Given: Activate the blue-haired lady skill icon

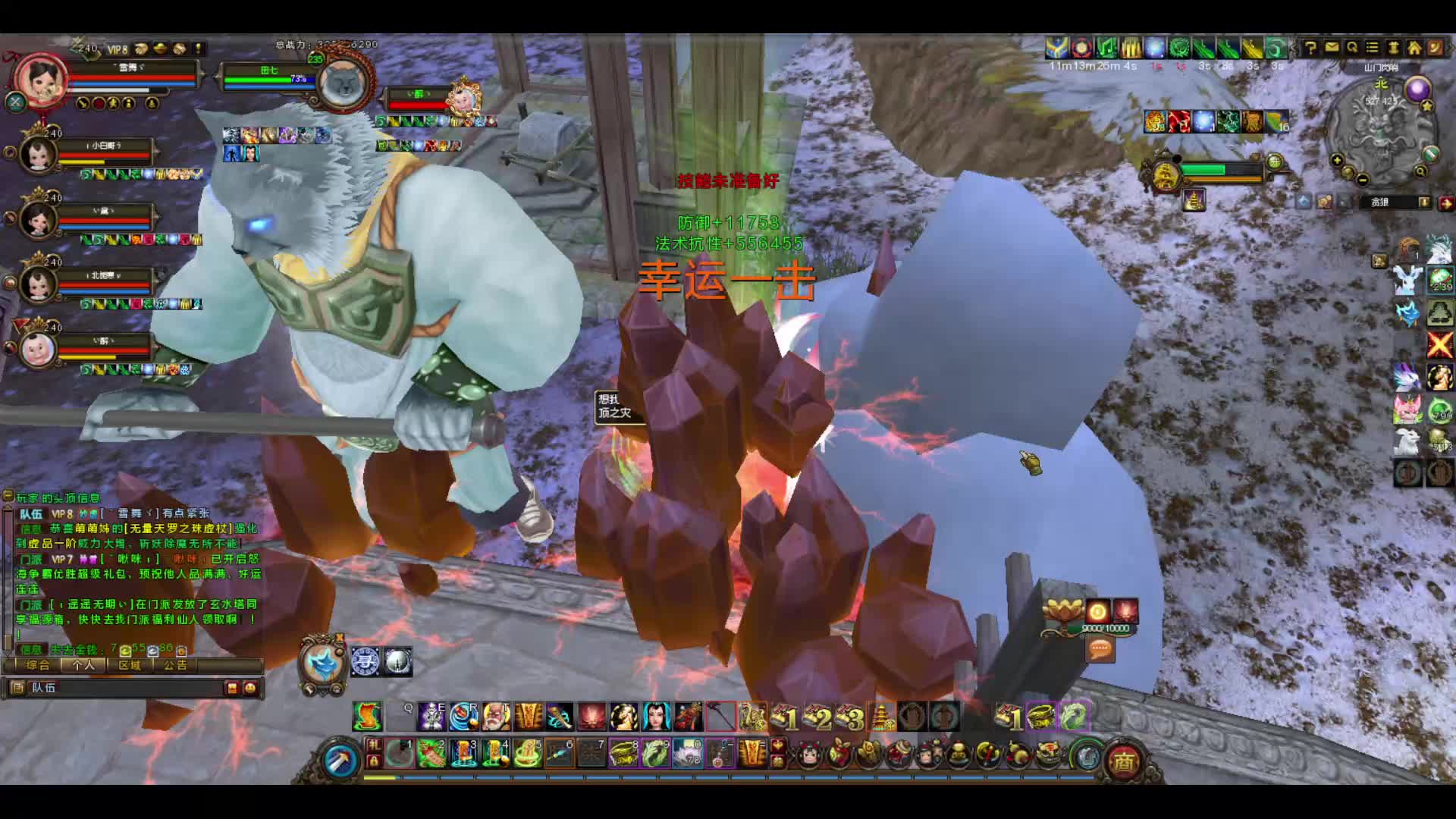Looking at the screenshot, I should (x=656, y=716).
